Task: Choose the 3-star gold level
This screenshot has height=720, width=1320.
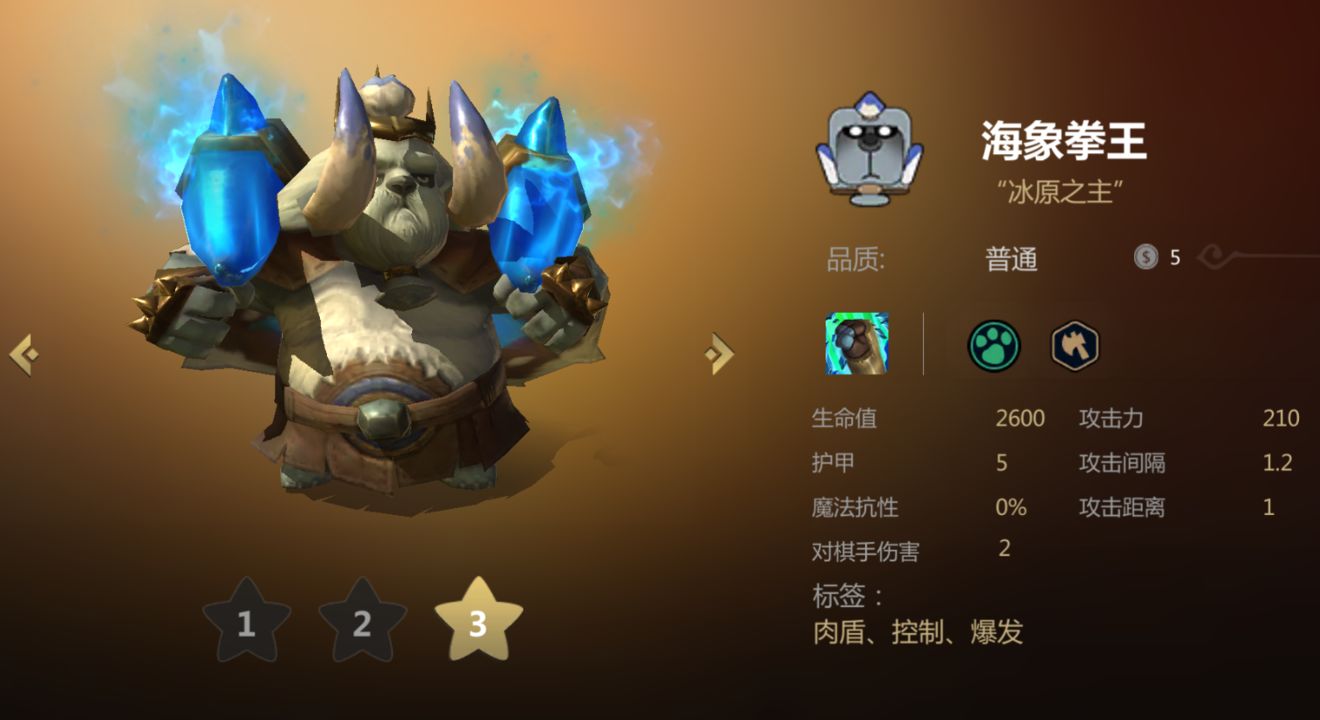Action: point(478,622)
